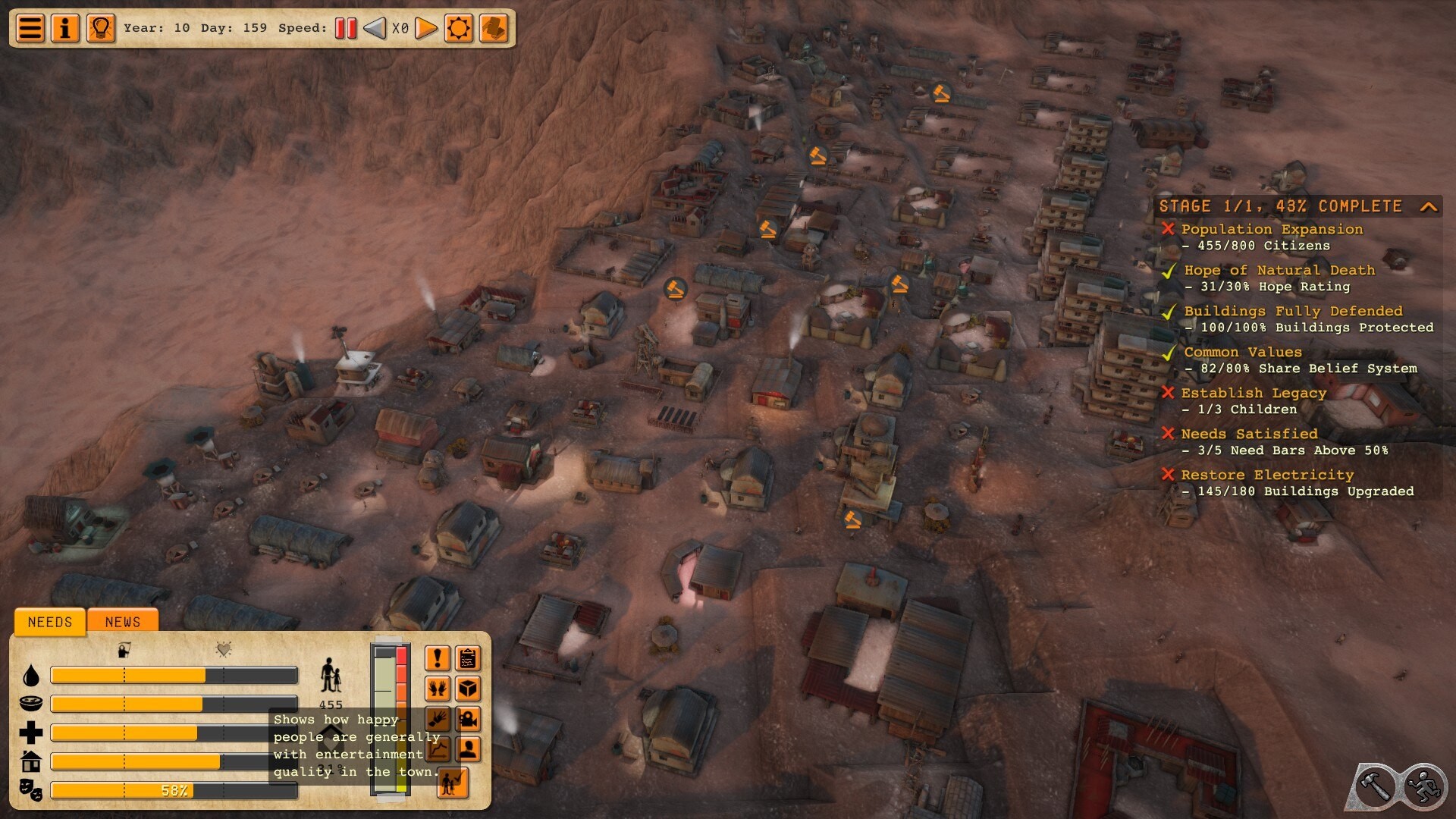
Task: Open the hamburger main menu
Action: [x=29, y=28]
